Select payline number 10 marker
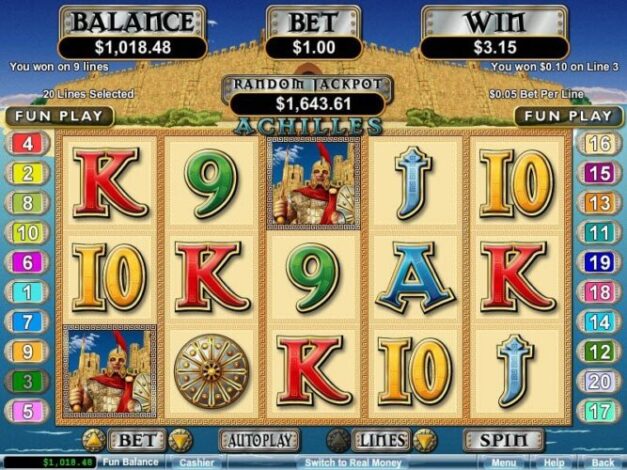Screen dimensions: 627x470 point(27,233)
